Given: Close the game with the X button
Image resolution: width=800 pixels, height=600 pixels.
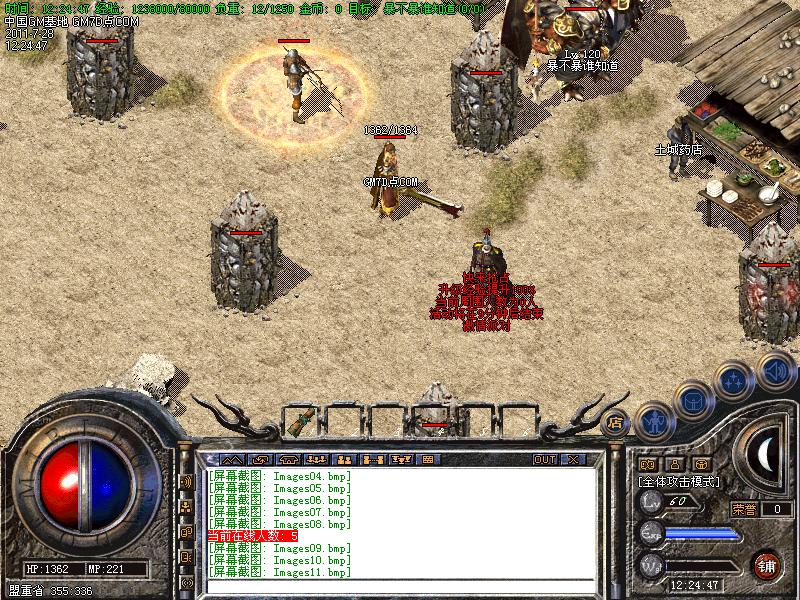Looking at the screenshot, I should coord(573,459).
